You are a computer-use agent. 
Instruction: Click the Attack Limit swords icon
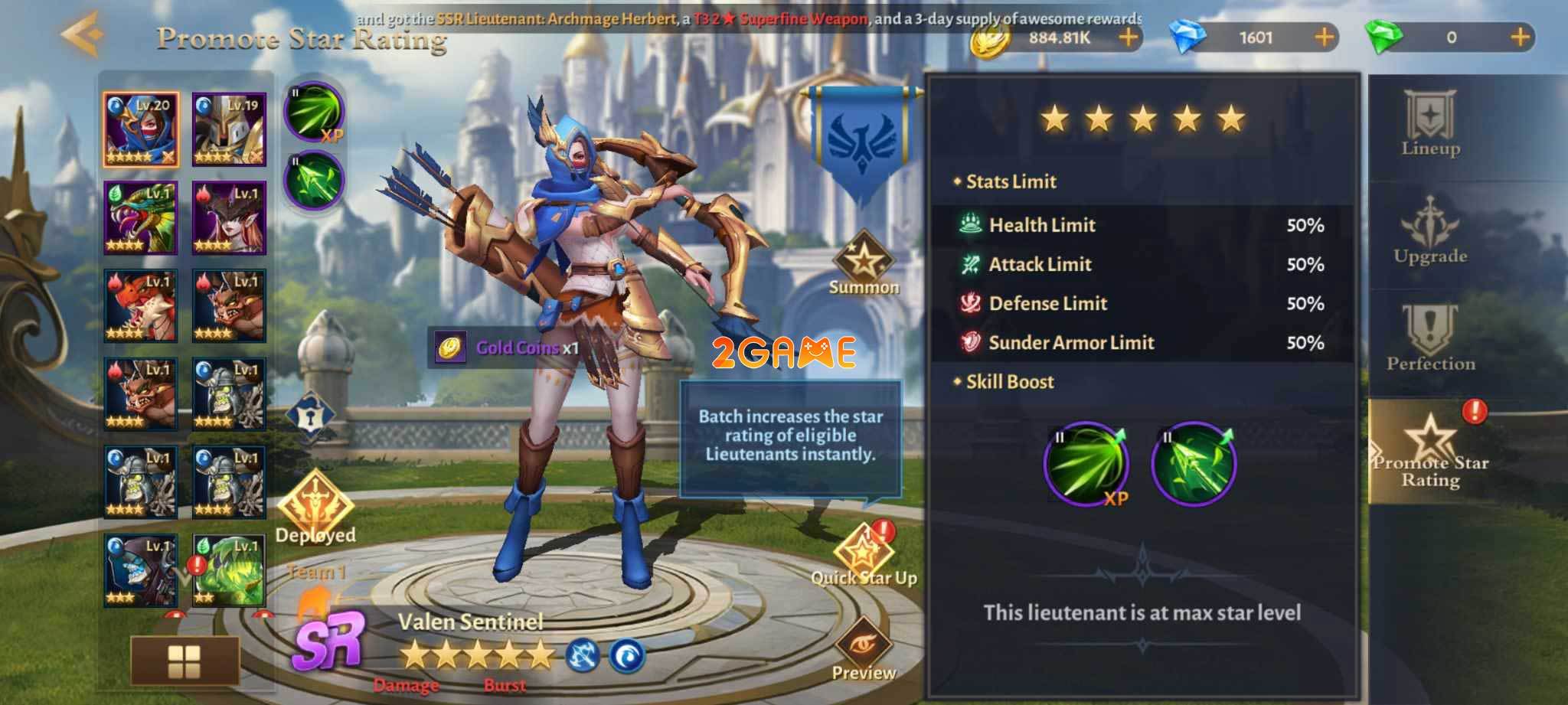(969, 264)
